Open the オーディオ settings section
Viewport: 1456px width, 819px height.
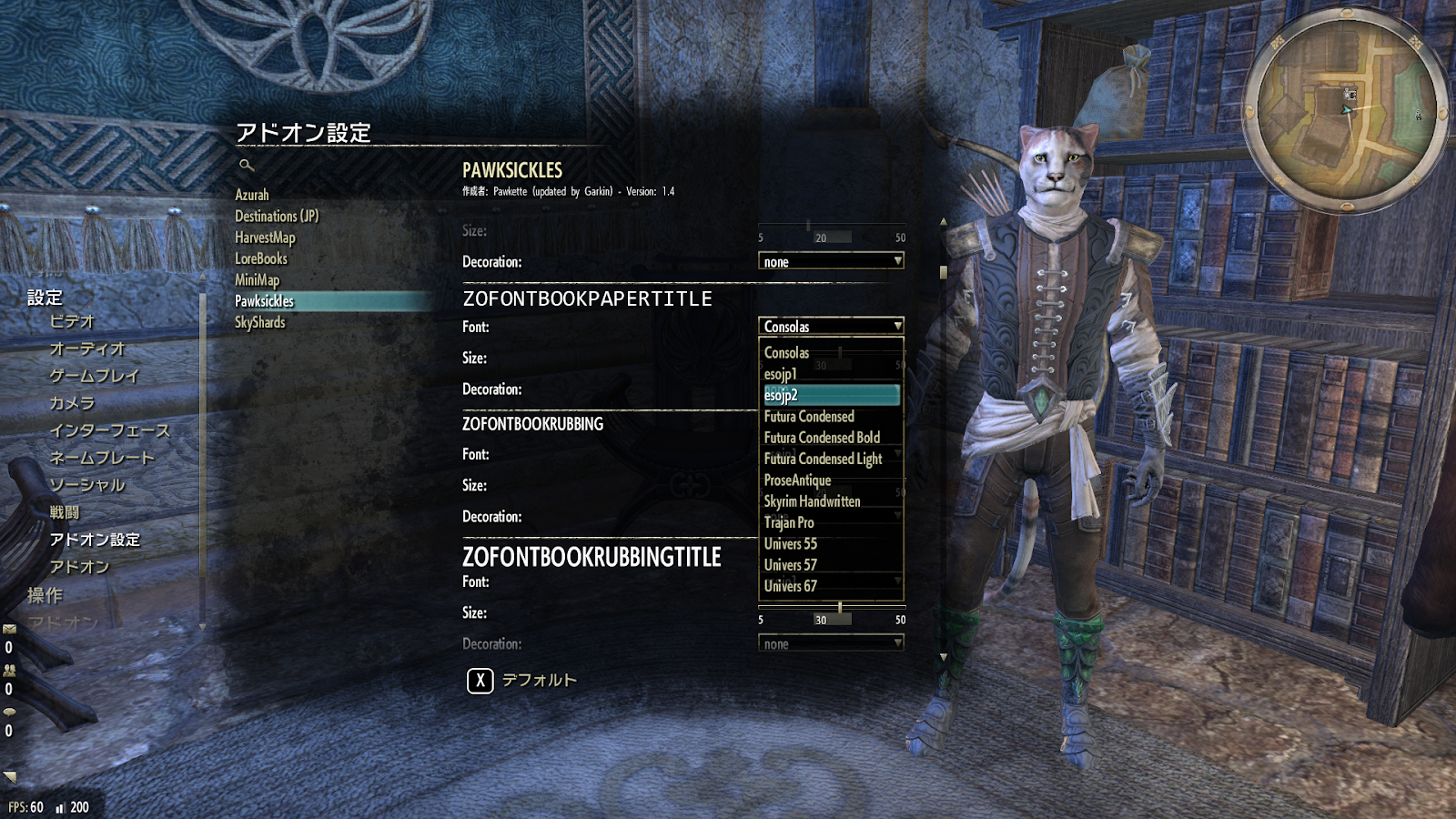click(x=87, y=349)
